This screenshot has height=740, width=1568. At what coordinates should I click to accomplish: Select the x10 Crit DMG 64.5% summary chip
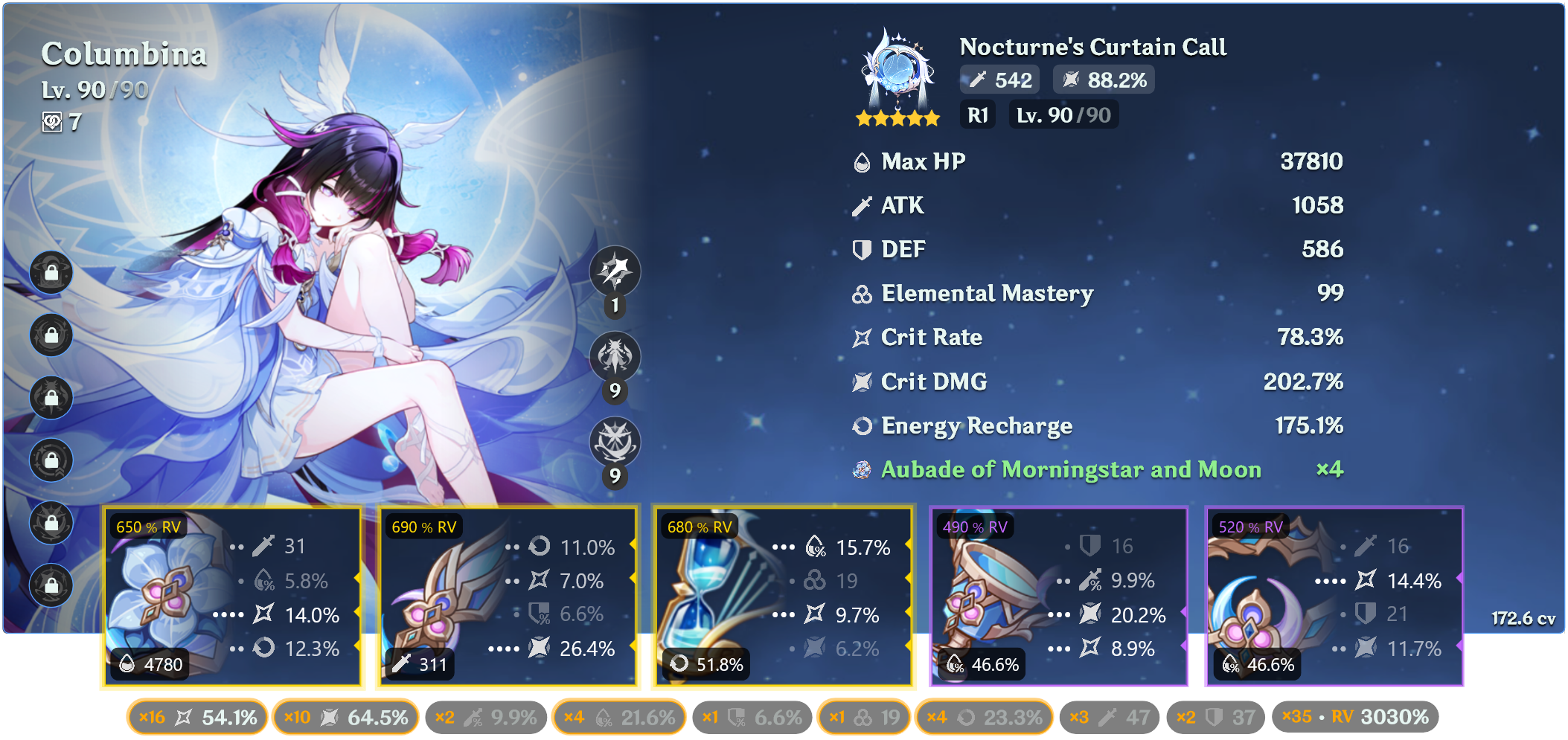click(345, 717)
